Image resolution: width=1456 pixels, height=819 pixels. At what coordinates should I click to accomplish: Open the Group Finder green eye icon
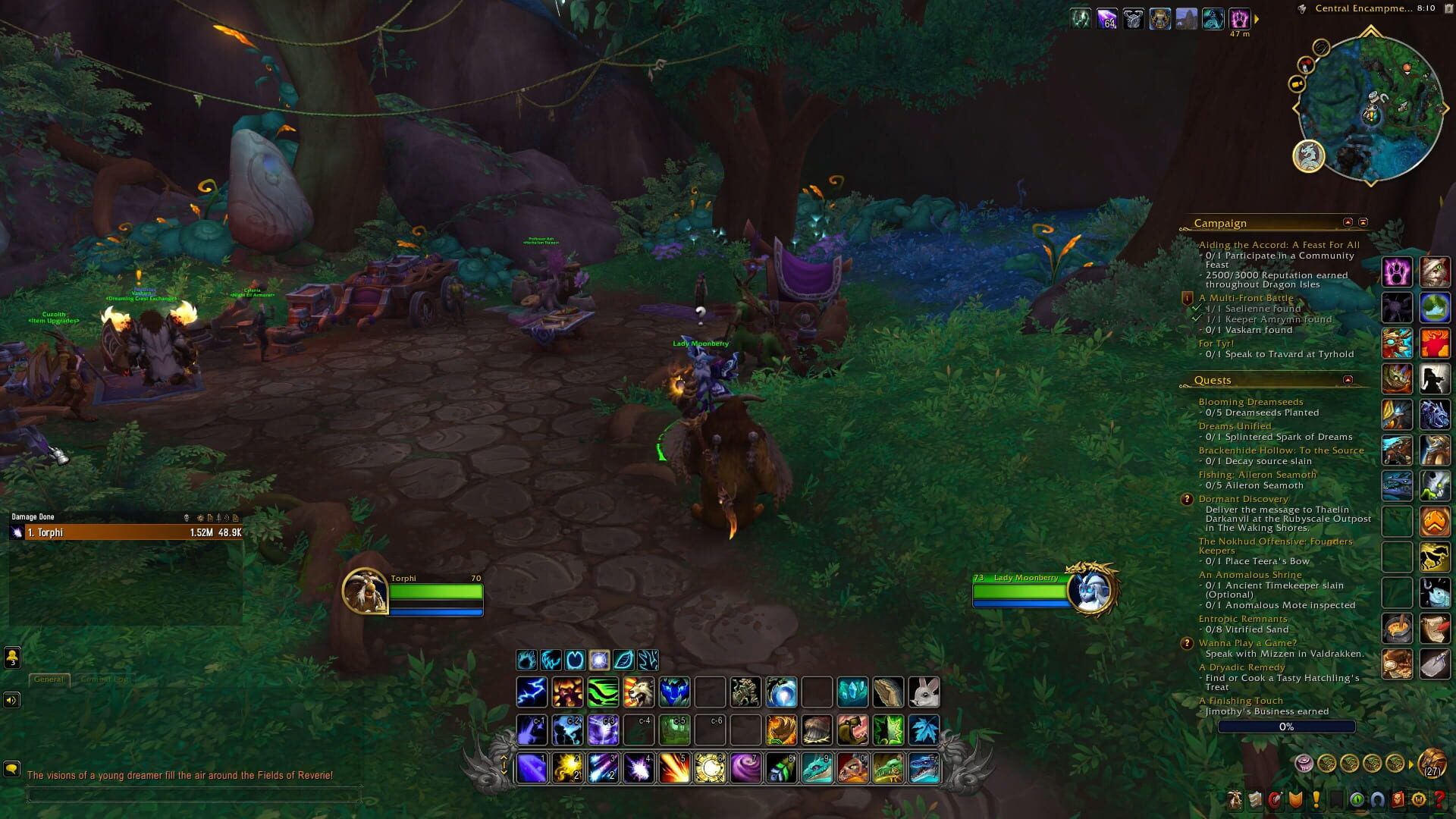tap(1358, 800)
